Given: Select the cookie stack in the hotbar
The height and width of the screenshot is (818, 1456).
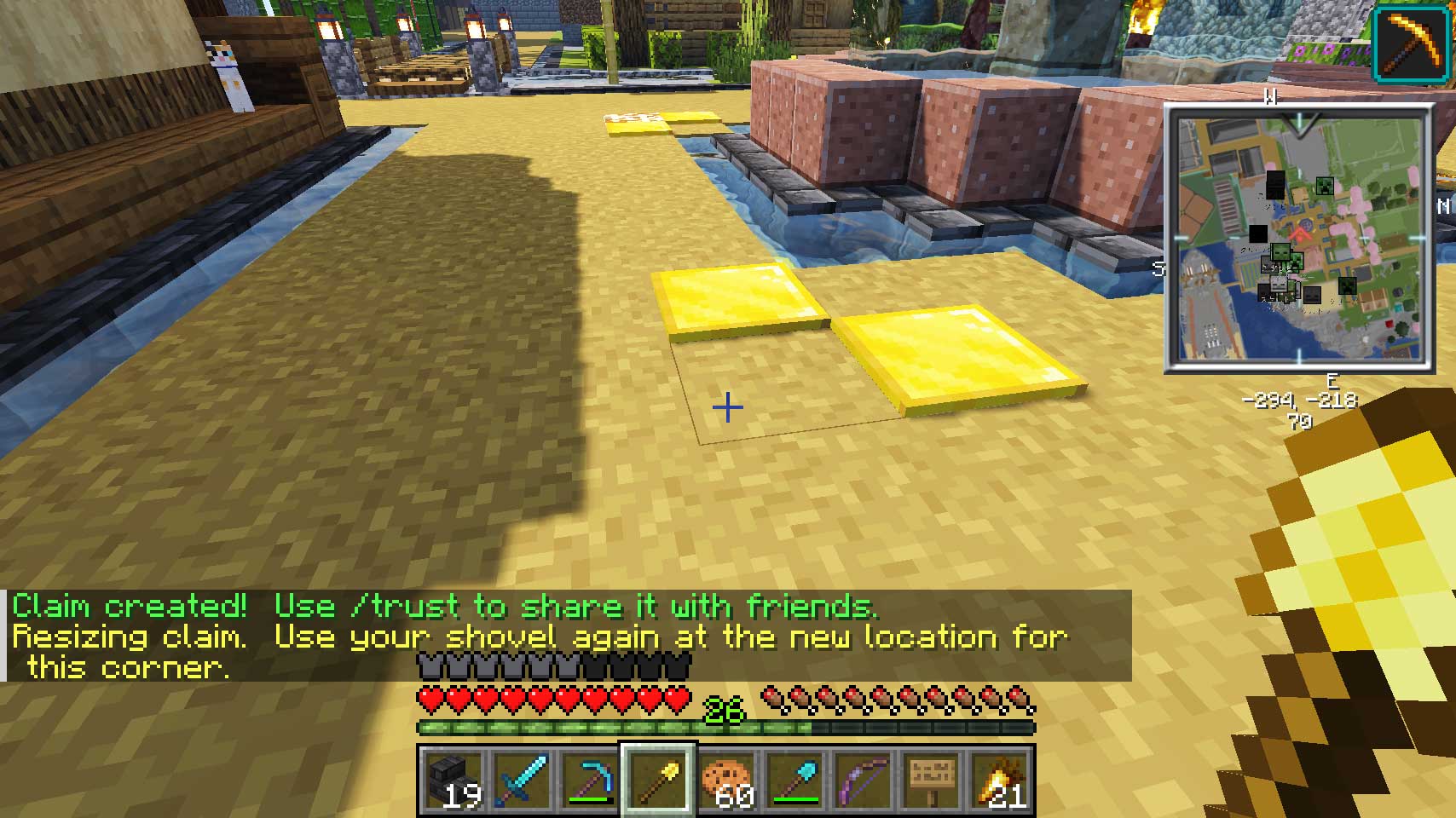Looking at the screenshot, I should (727, 781).
